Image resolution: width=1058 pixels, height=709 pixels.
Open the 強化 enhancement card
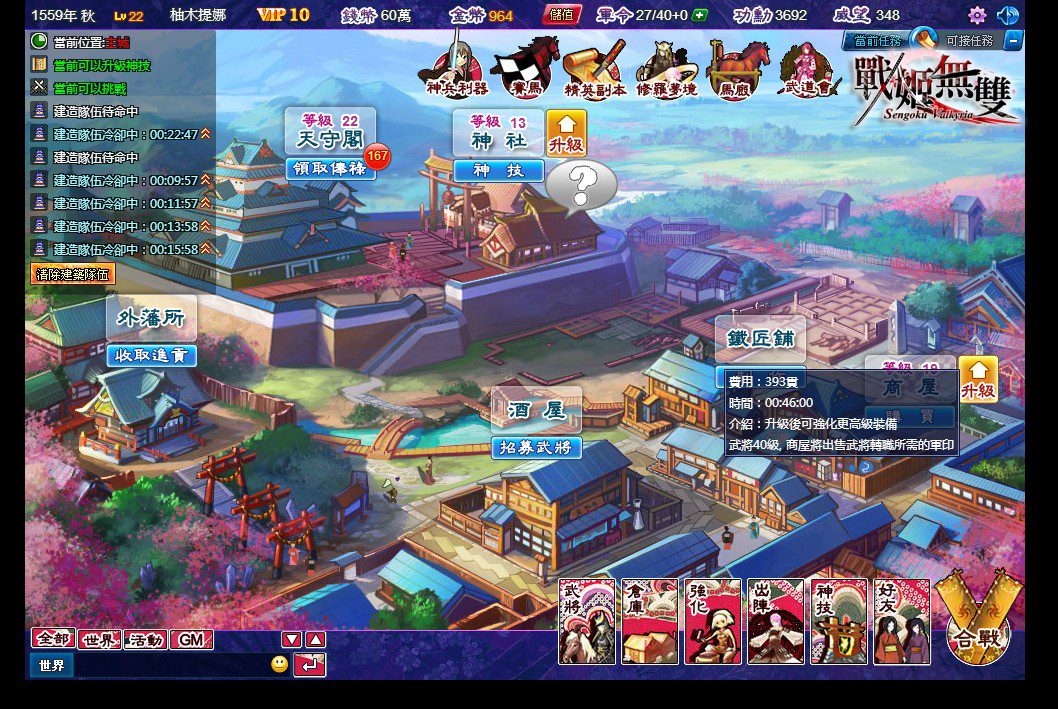pyautogui.click(x=713, y=621)
